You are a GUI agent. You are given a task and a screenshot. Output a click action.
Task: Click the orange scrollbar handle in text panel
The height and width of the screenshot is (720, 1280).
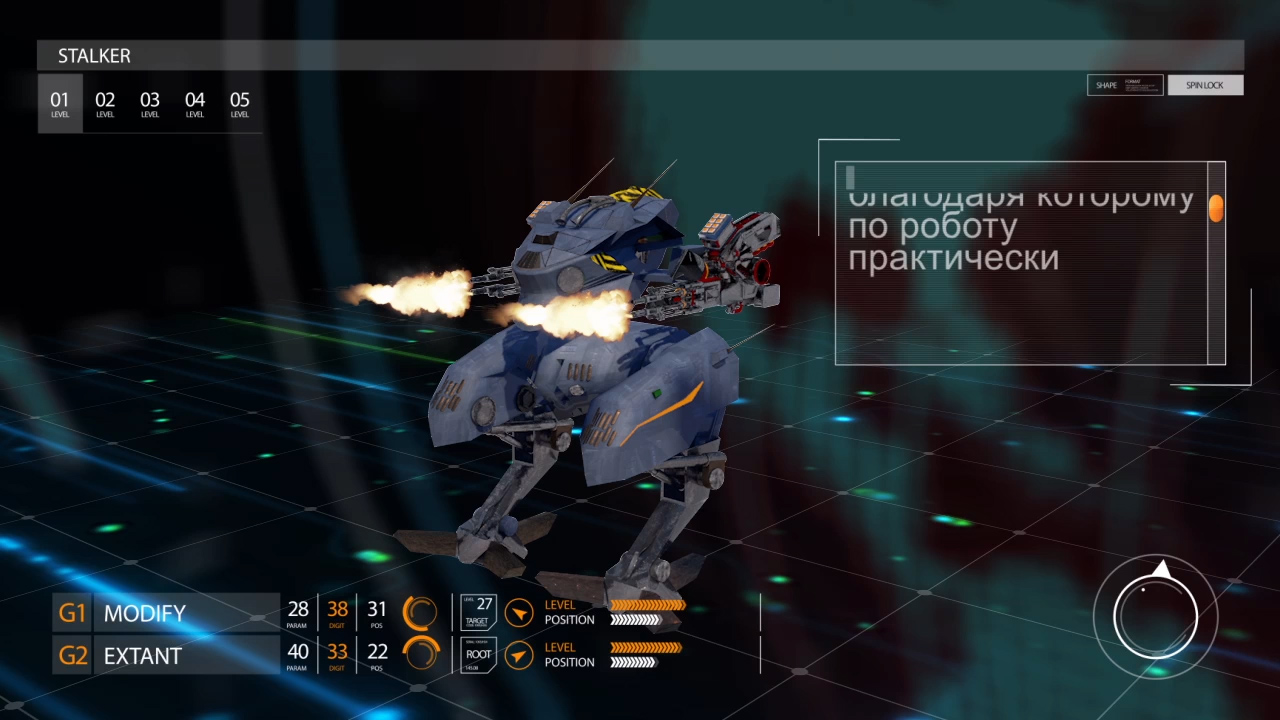pyautogui.click(x=1216, y=208)
